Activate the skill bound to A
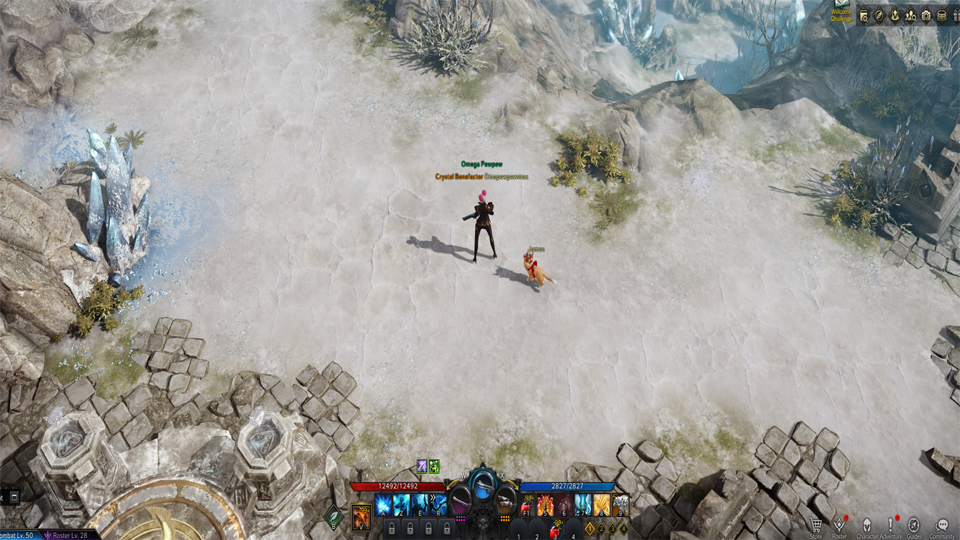The image size is (960, 540). pyautogui.click(x=382, y=506)
